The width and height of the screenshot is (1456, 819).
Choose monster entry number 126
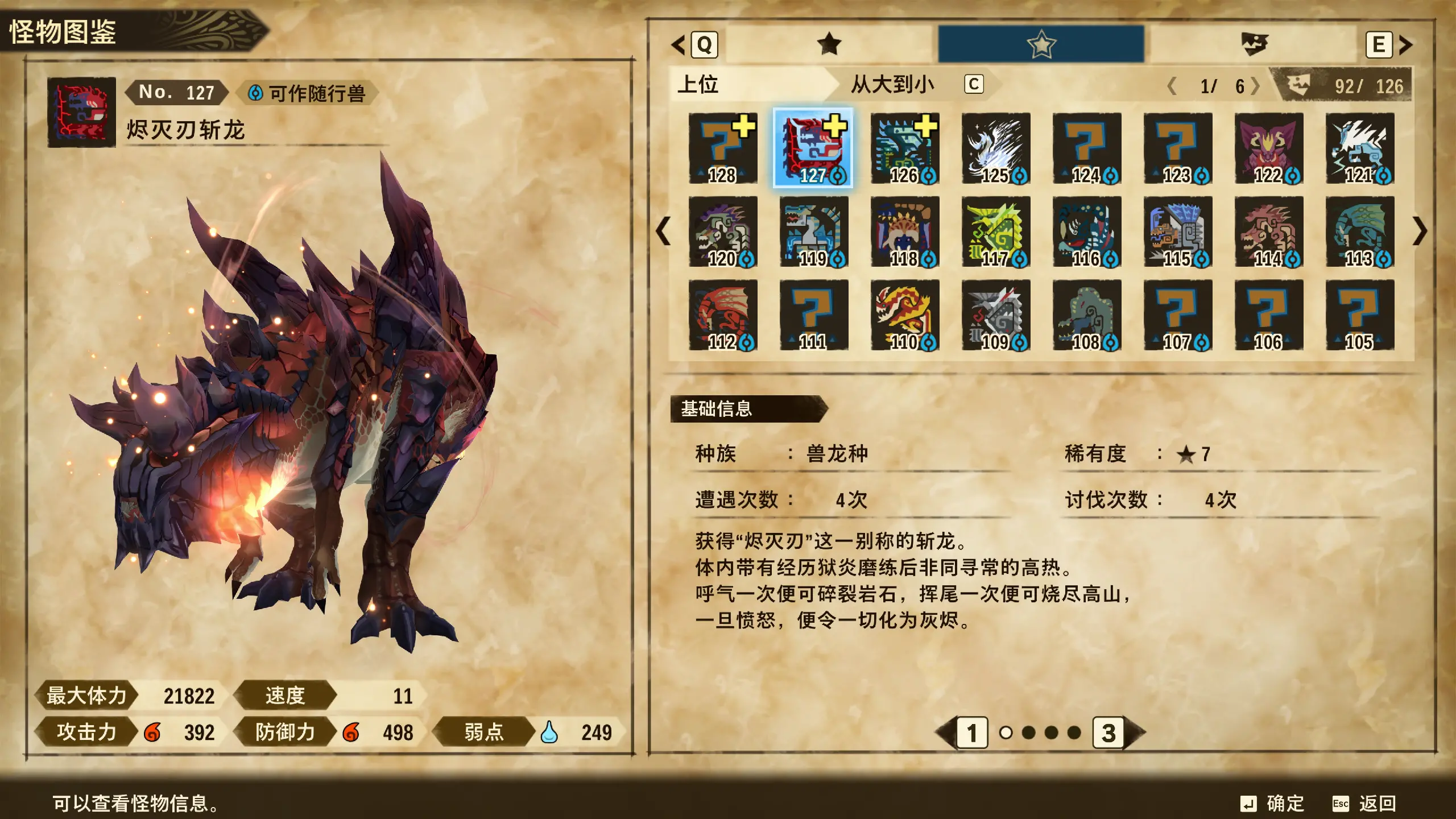coord(904,148)
